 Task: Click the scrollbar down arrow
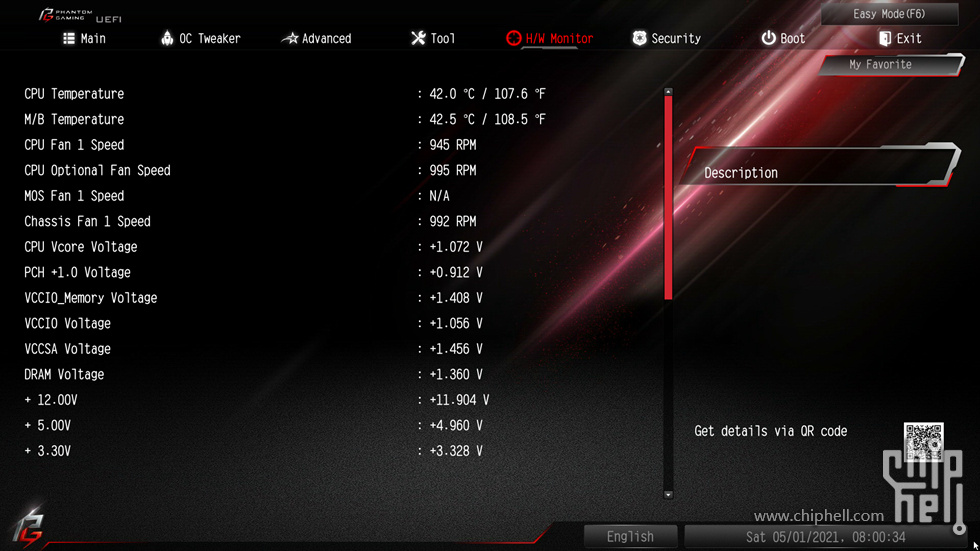click(x=668, y=494)
